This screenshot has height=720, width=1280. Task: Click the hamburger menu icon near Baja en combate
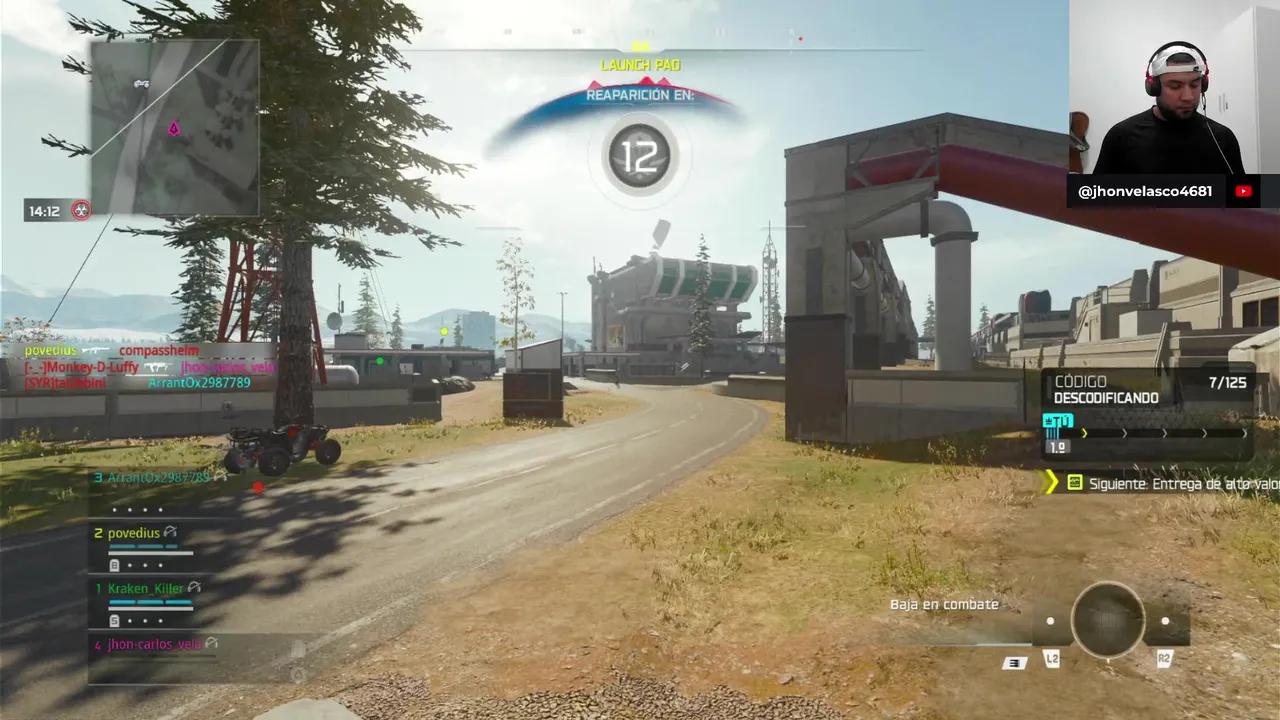coord(1015,662)
